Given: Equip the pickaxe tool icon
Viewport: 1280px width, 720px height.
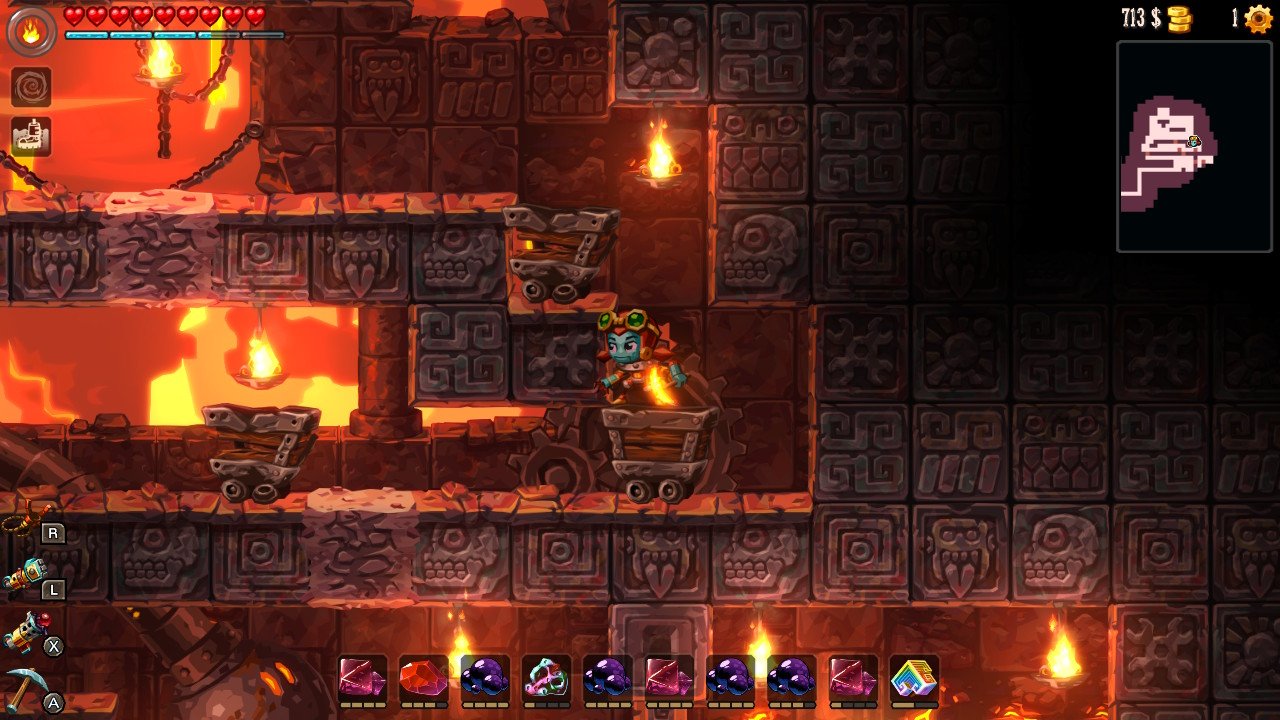Looking at the screenshot, I should 24,690.
